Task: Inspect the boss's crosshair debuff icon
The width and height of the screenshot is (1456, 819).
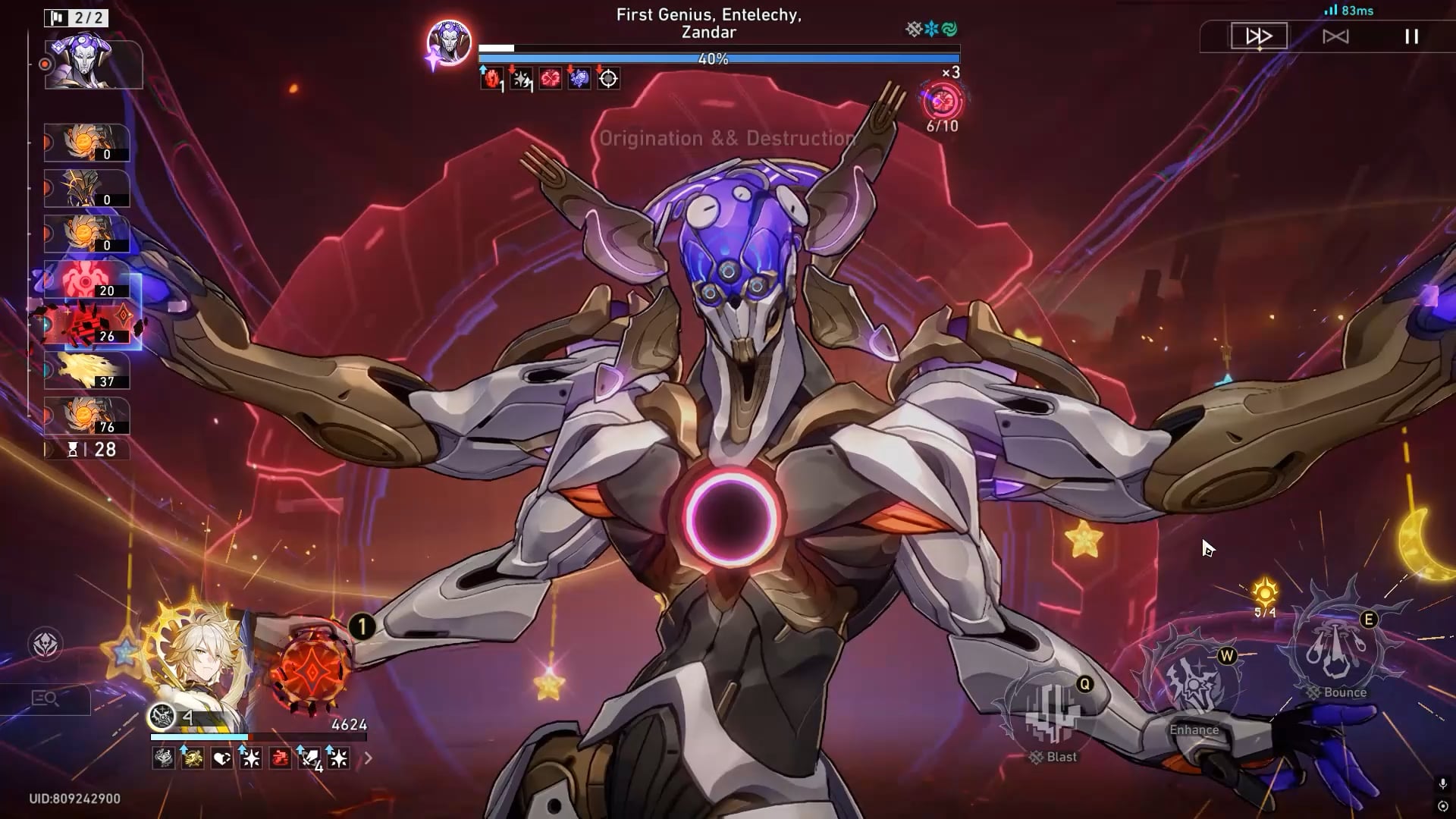Action: [608, 78]
